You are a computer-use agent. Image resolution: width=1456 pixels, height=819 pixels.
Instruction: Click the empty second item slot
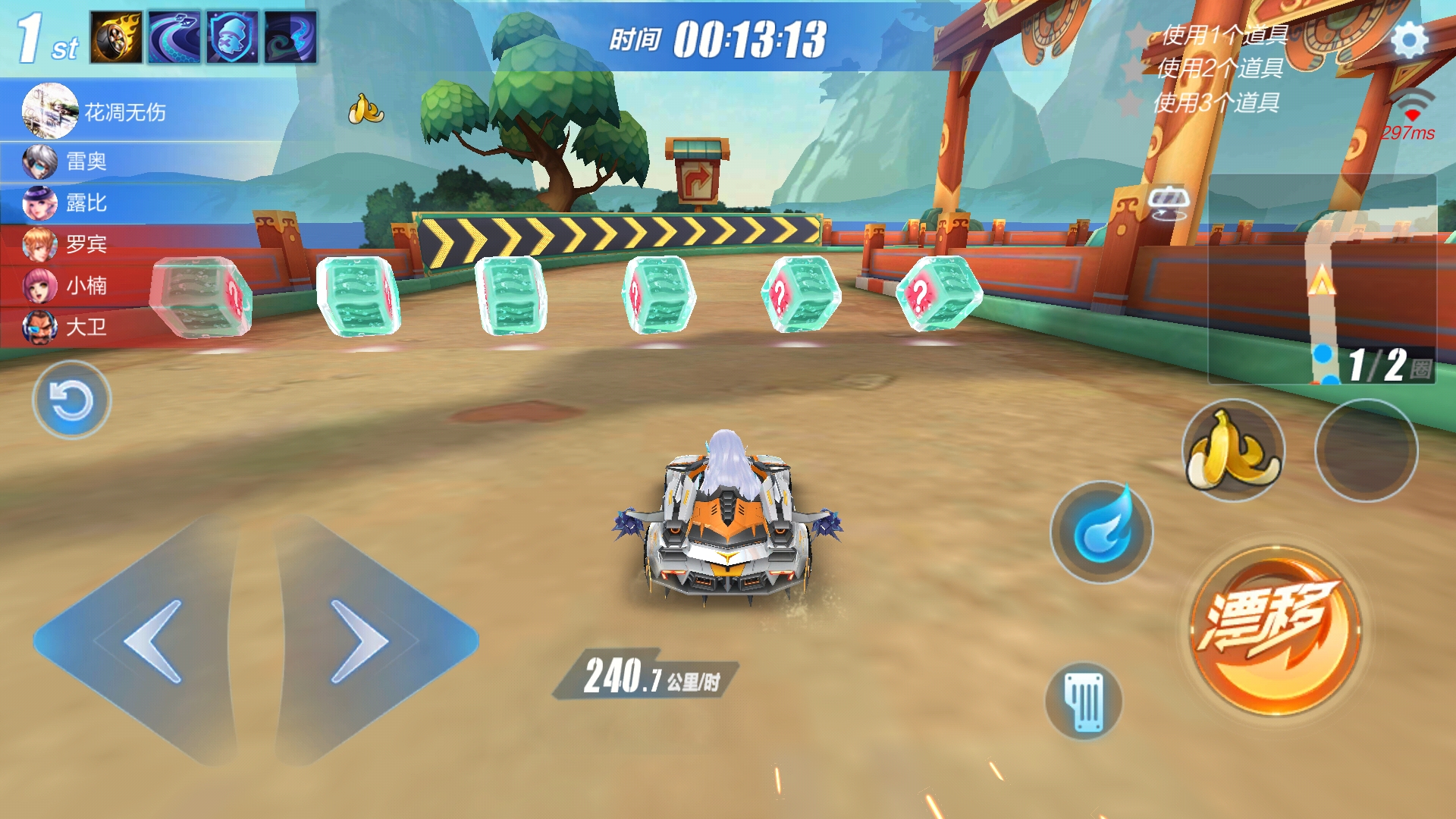click(1366, 450)
